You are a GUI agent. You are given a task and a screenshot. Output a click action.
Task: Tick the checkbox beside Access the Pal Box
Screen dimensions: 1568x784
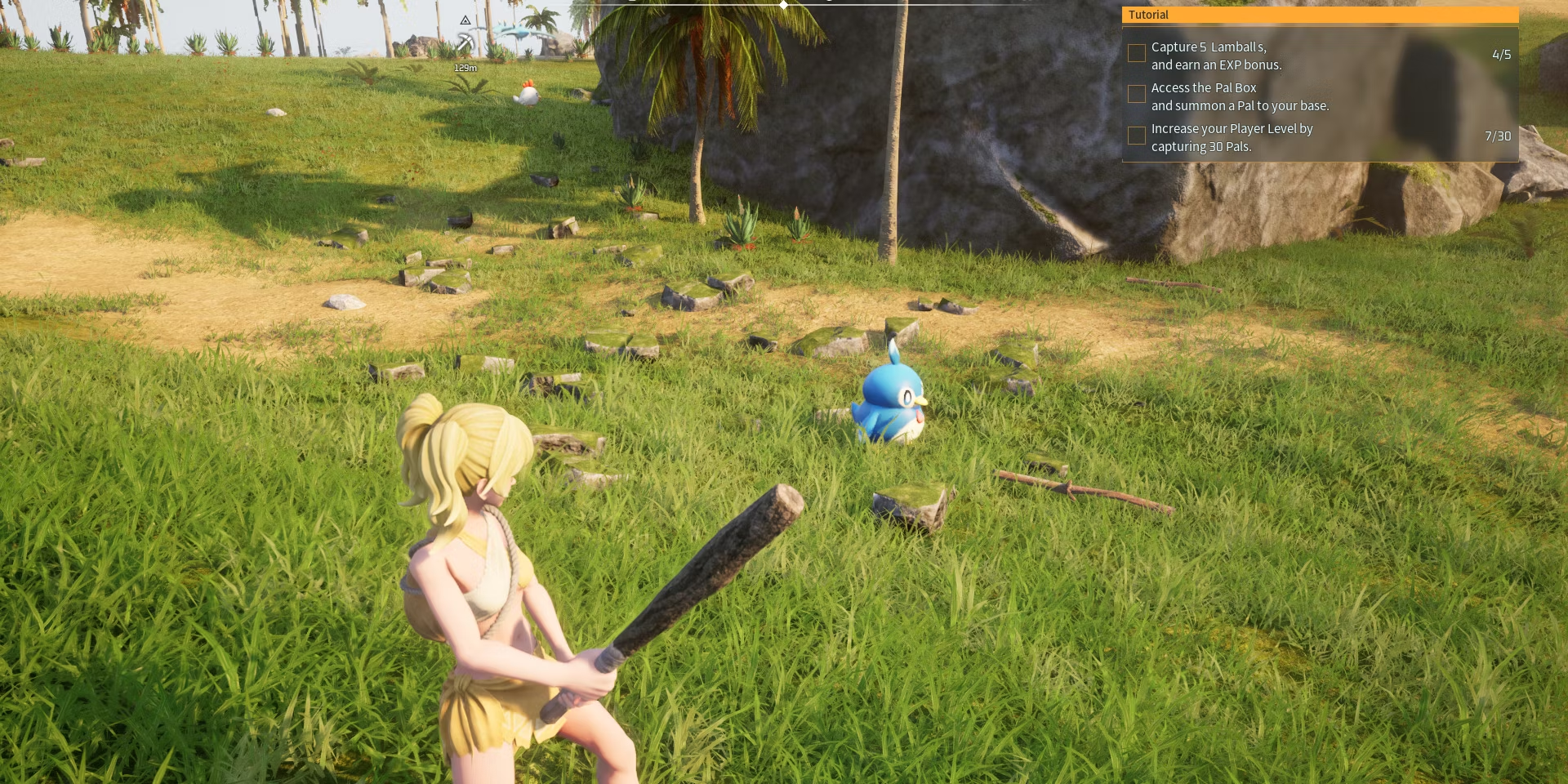pos(1136,94)
